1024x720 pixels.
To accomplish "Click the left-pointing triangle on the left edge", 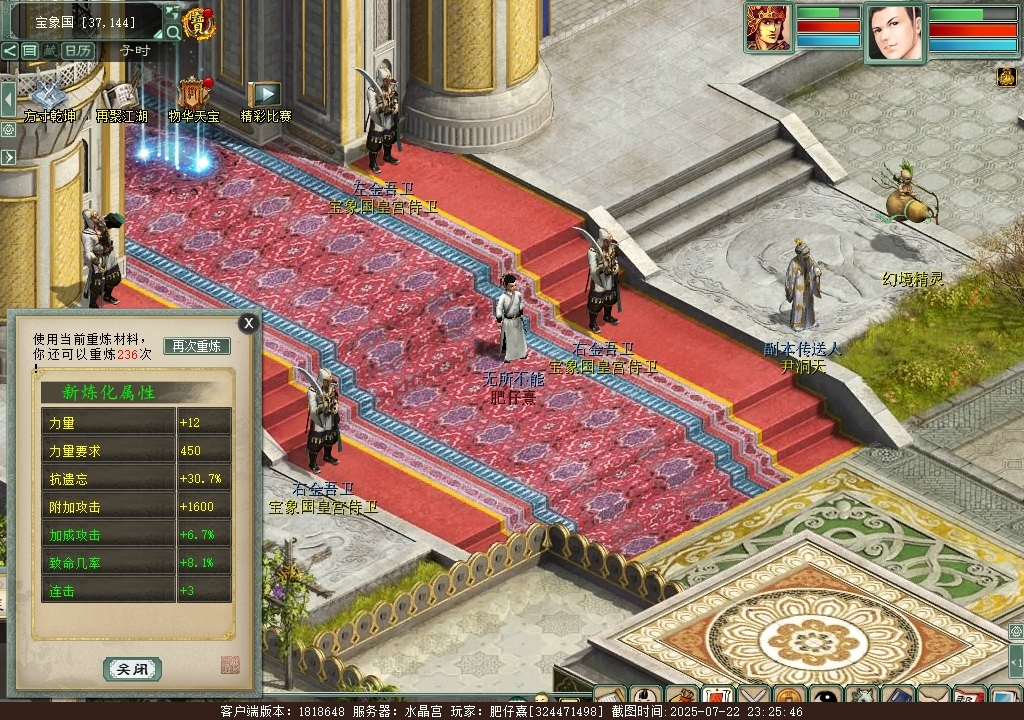I will click(8, 100).
